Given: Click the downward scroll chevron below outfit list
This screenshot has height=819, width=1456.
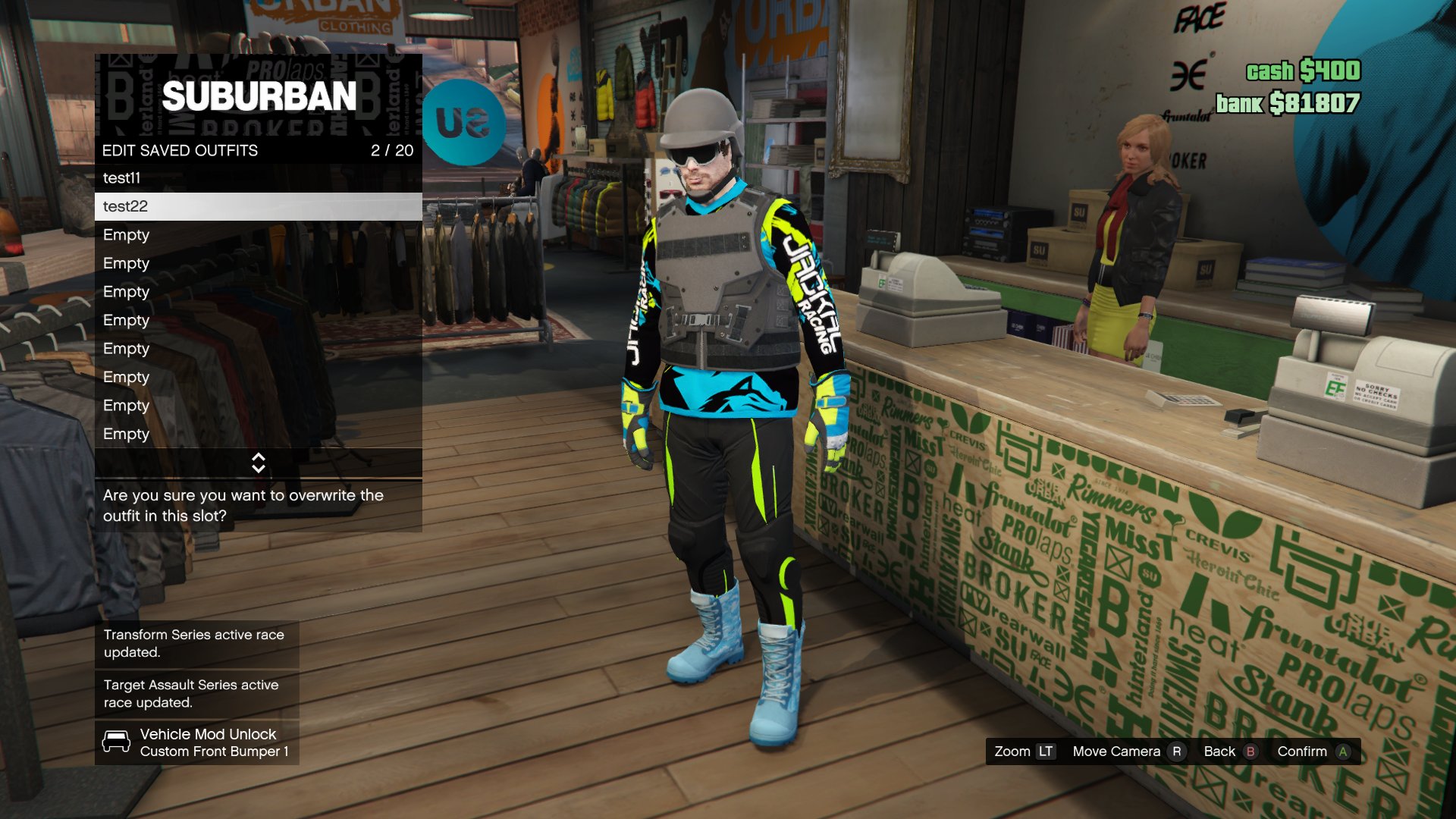Looking at the screenshot, I should (259, 468).
